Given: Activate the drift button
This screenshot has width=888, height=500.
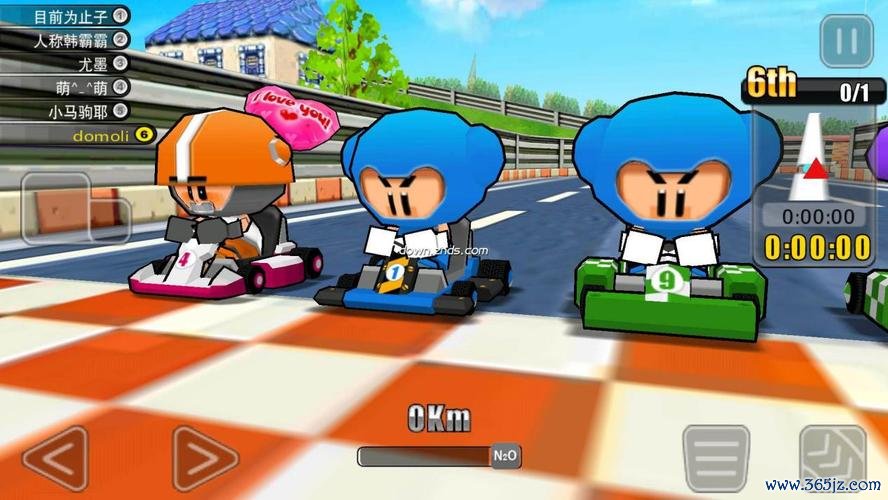Looking at the screenshot, I should (x=832, y=458).
